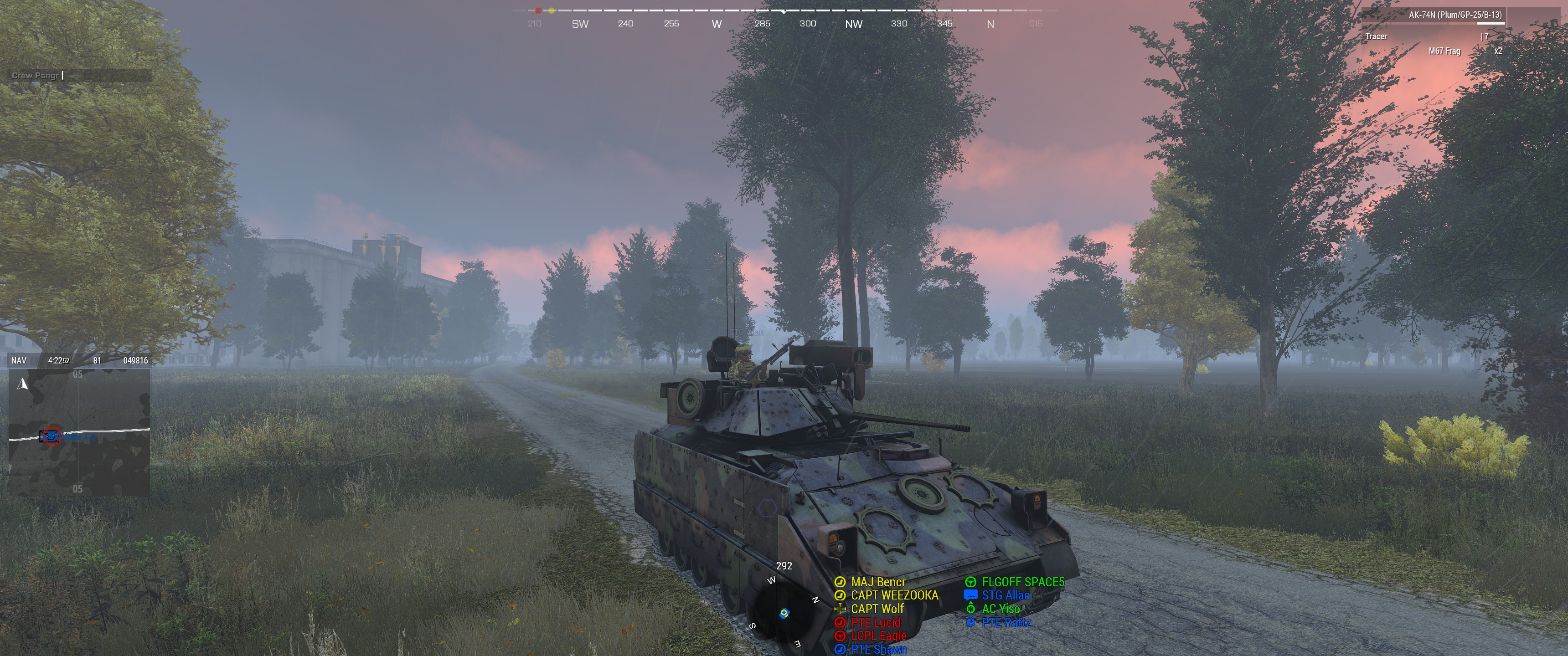This screenshot has width=1568, height=656.
Task: Click the NW heading on the compass bar
Action: click(x=852, y=24)
